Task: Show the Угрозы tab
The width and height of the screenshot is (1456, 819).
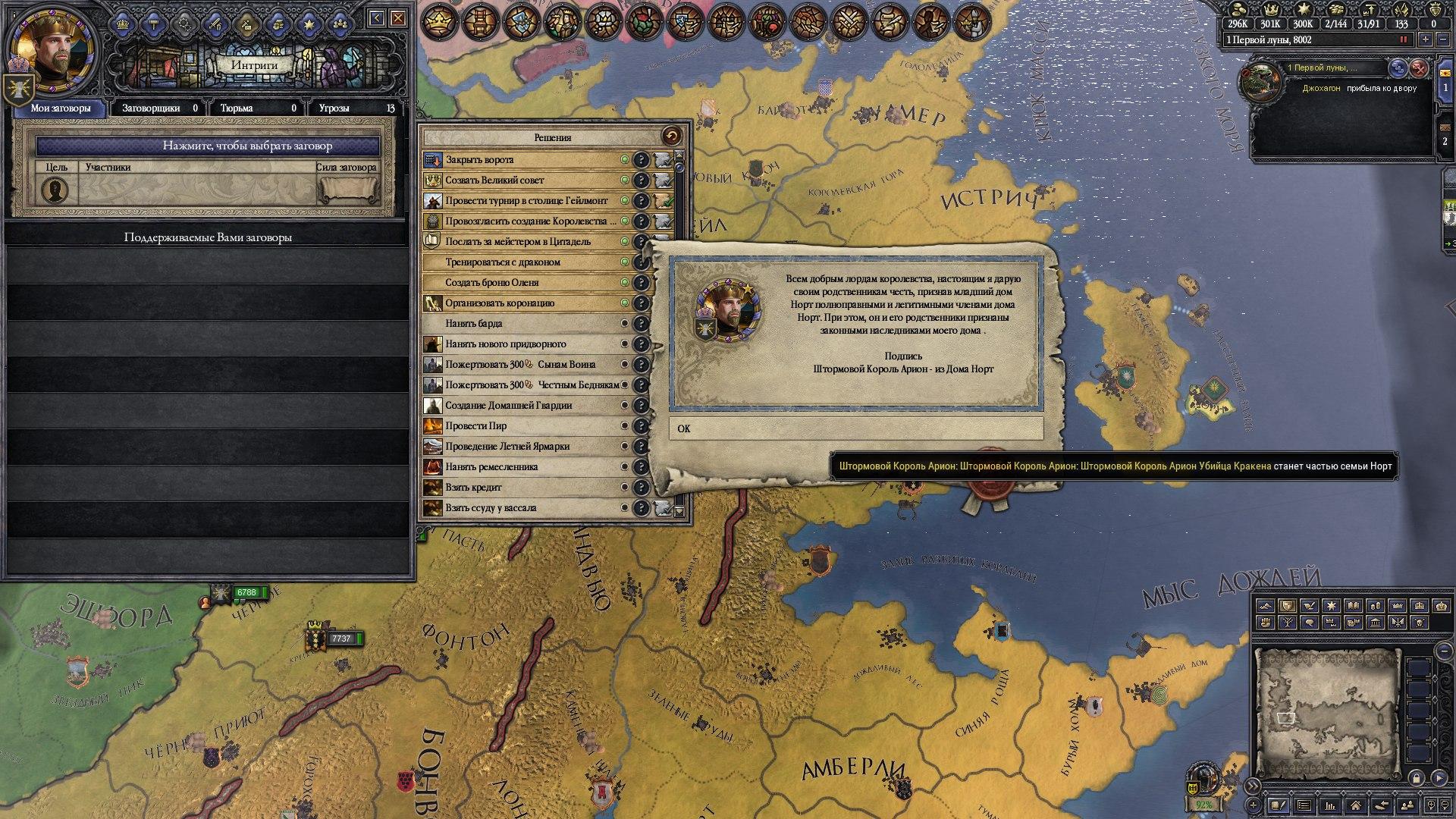Action: point(354,108)
